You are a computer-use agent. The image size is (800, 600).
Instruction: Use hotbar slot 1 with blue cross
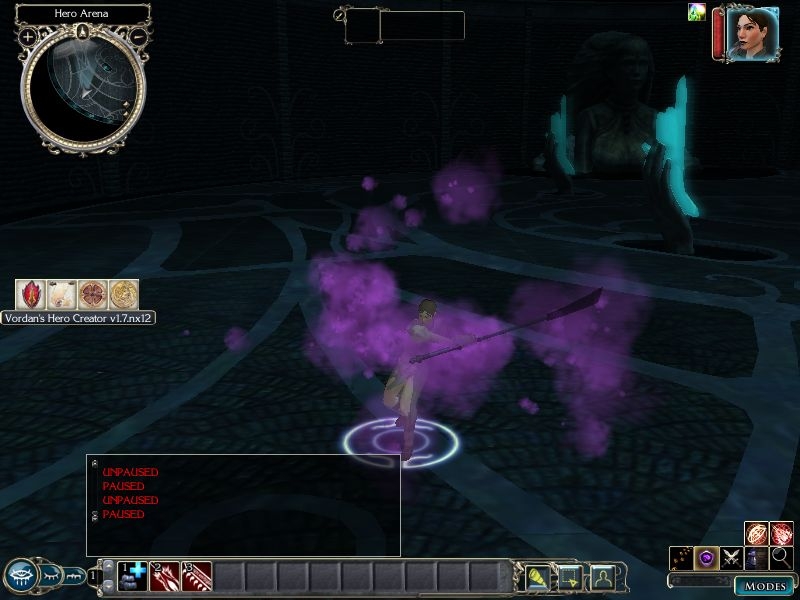coord(134,575)
